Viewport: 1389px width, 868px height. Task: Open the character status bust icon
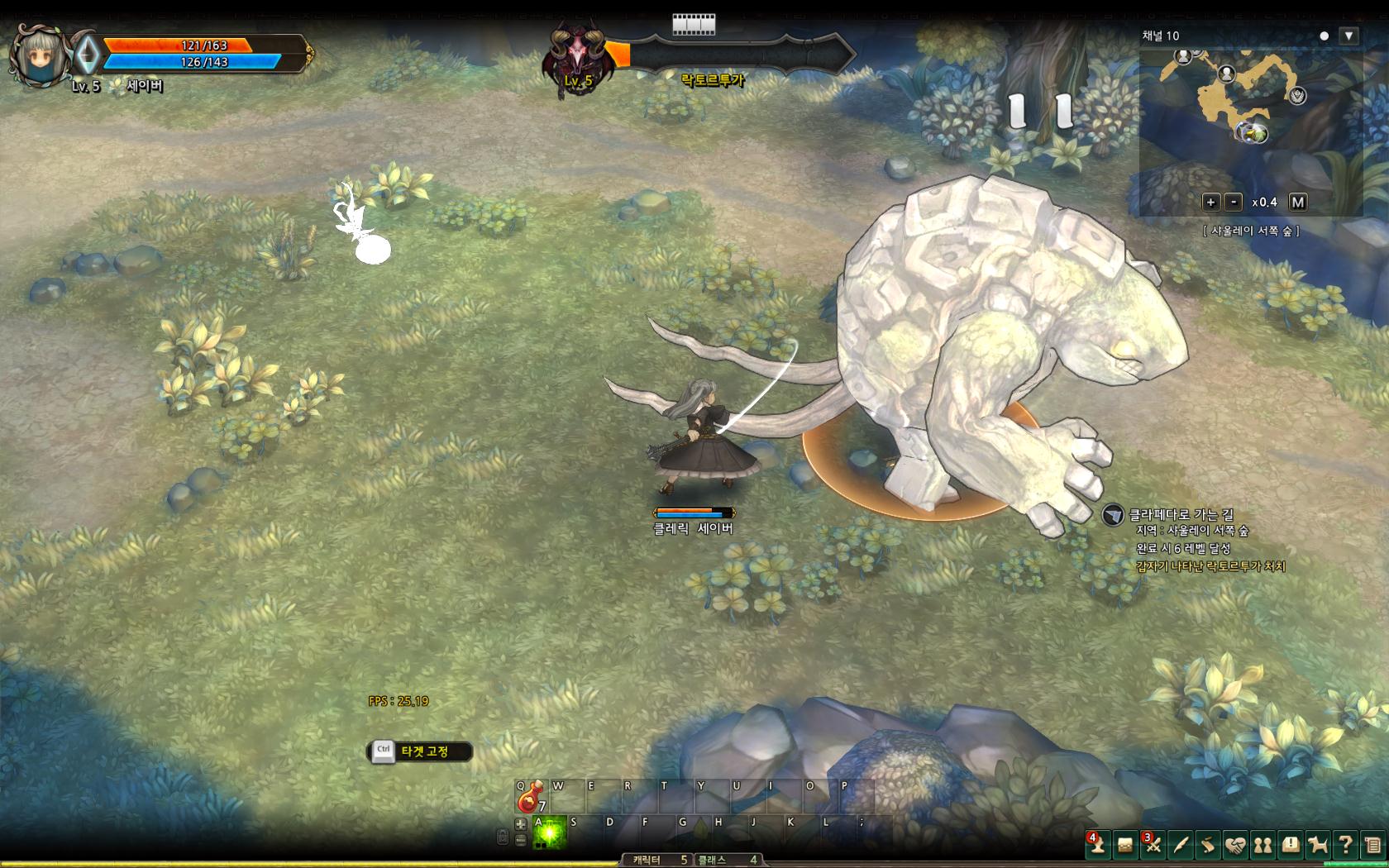[1097, 844]
